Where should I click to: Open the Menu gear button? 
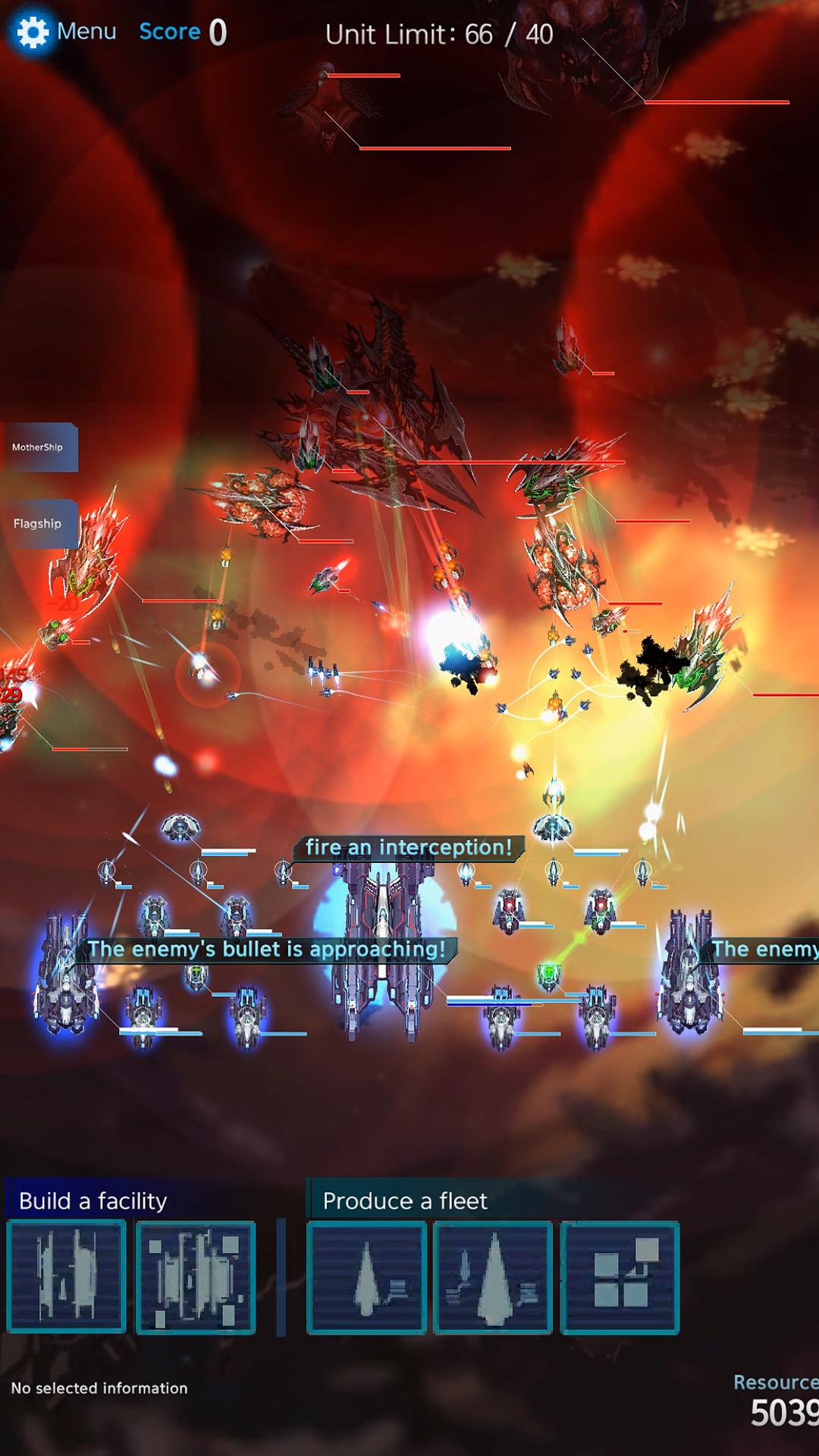coord(33,32)
